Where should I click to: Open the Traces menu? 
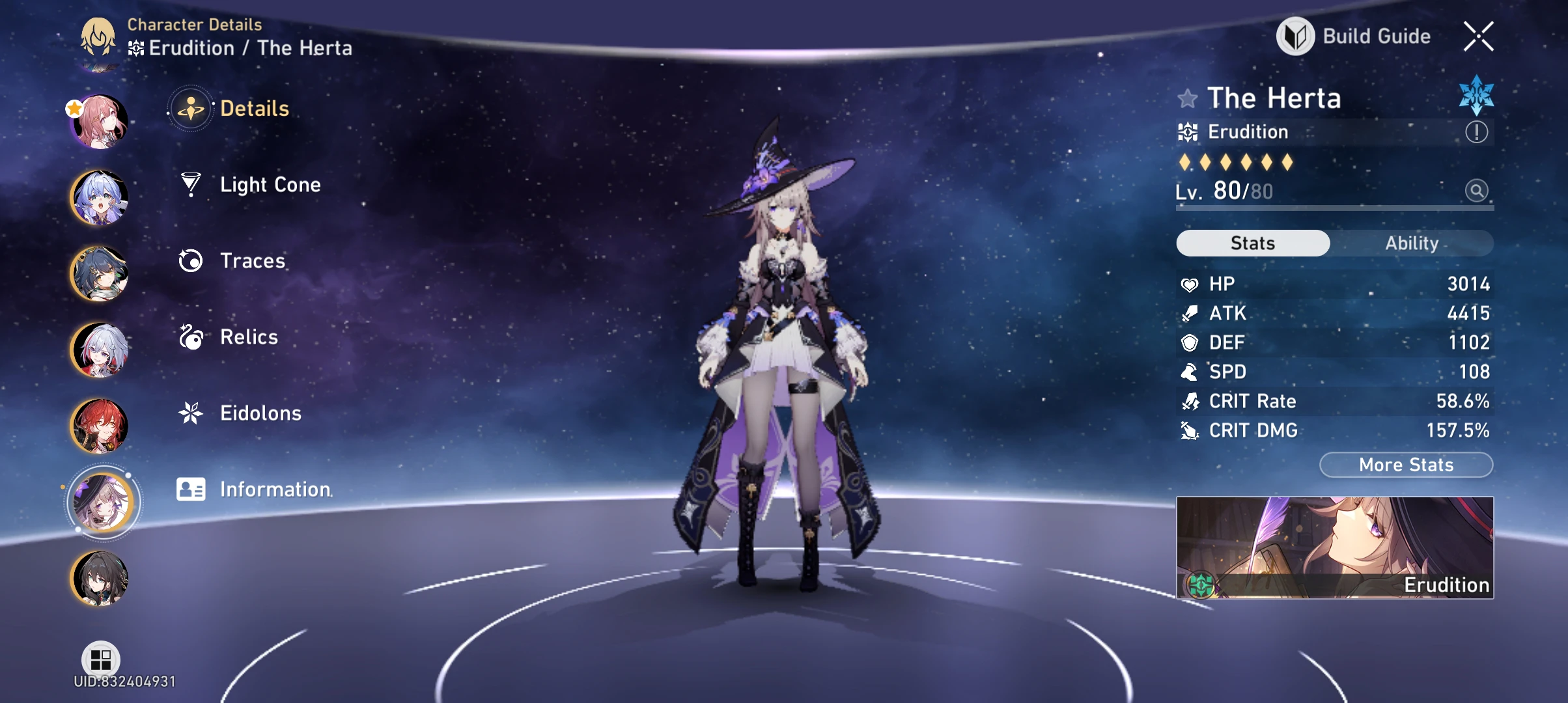252,261
